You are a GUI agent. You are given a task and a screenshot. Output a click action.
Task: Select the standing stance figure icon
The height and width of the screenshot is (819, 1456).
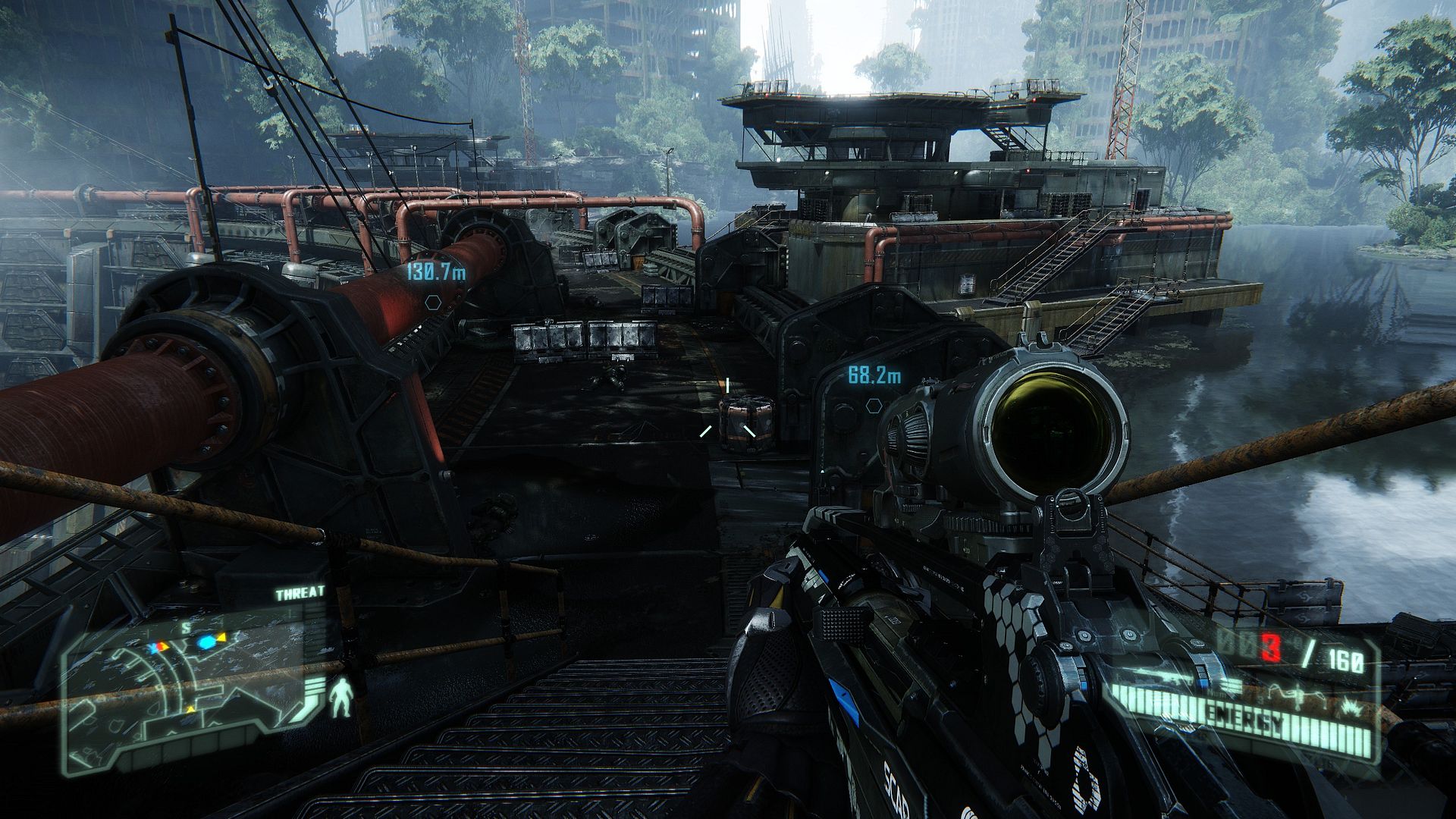click(x=342, y=698)
